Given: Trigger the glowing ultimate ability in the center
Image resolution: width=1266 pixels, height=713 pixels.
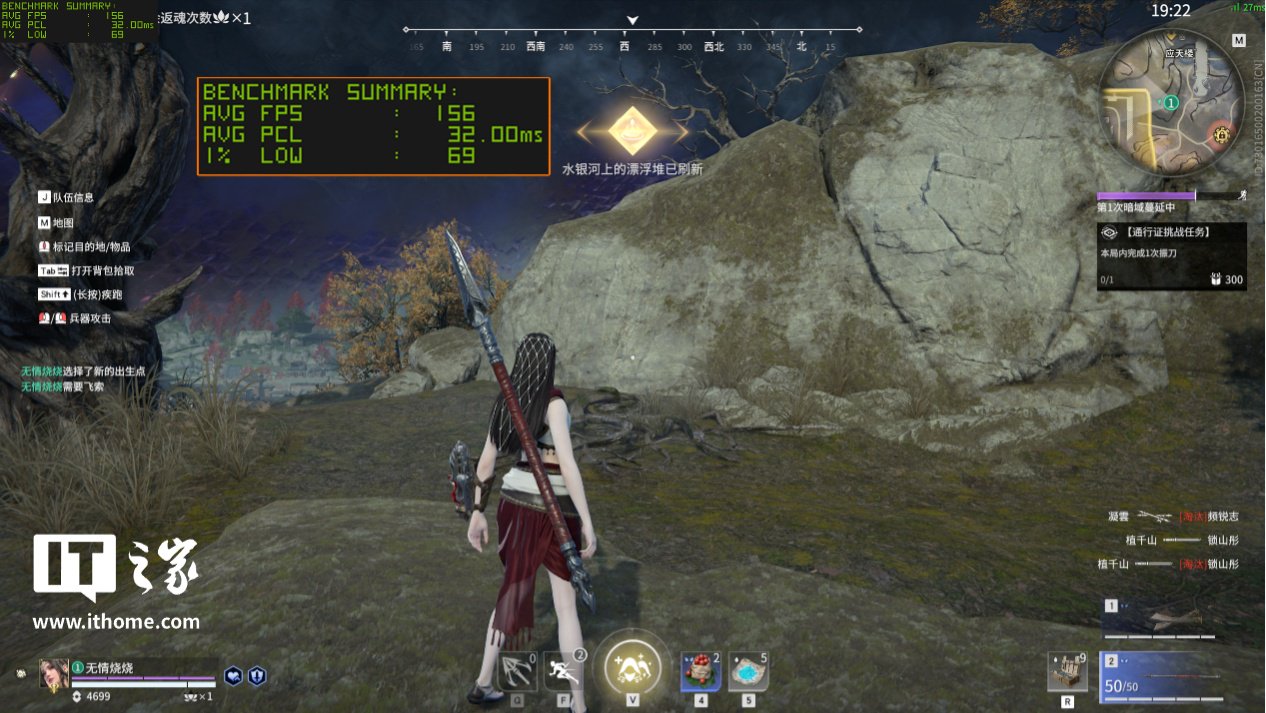Looking at the screenshot, I should 633,667.
